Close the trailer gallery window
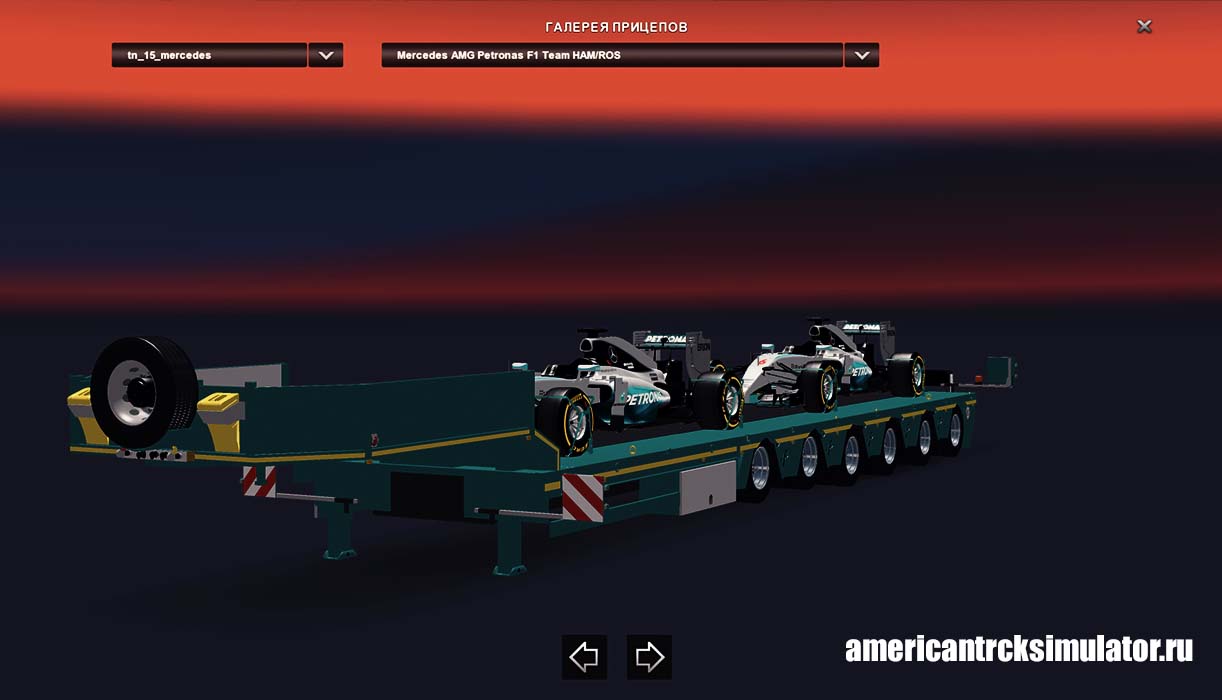The image size is (1222, 700). [x=1144, y=27]
